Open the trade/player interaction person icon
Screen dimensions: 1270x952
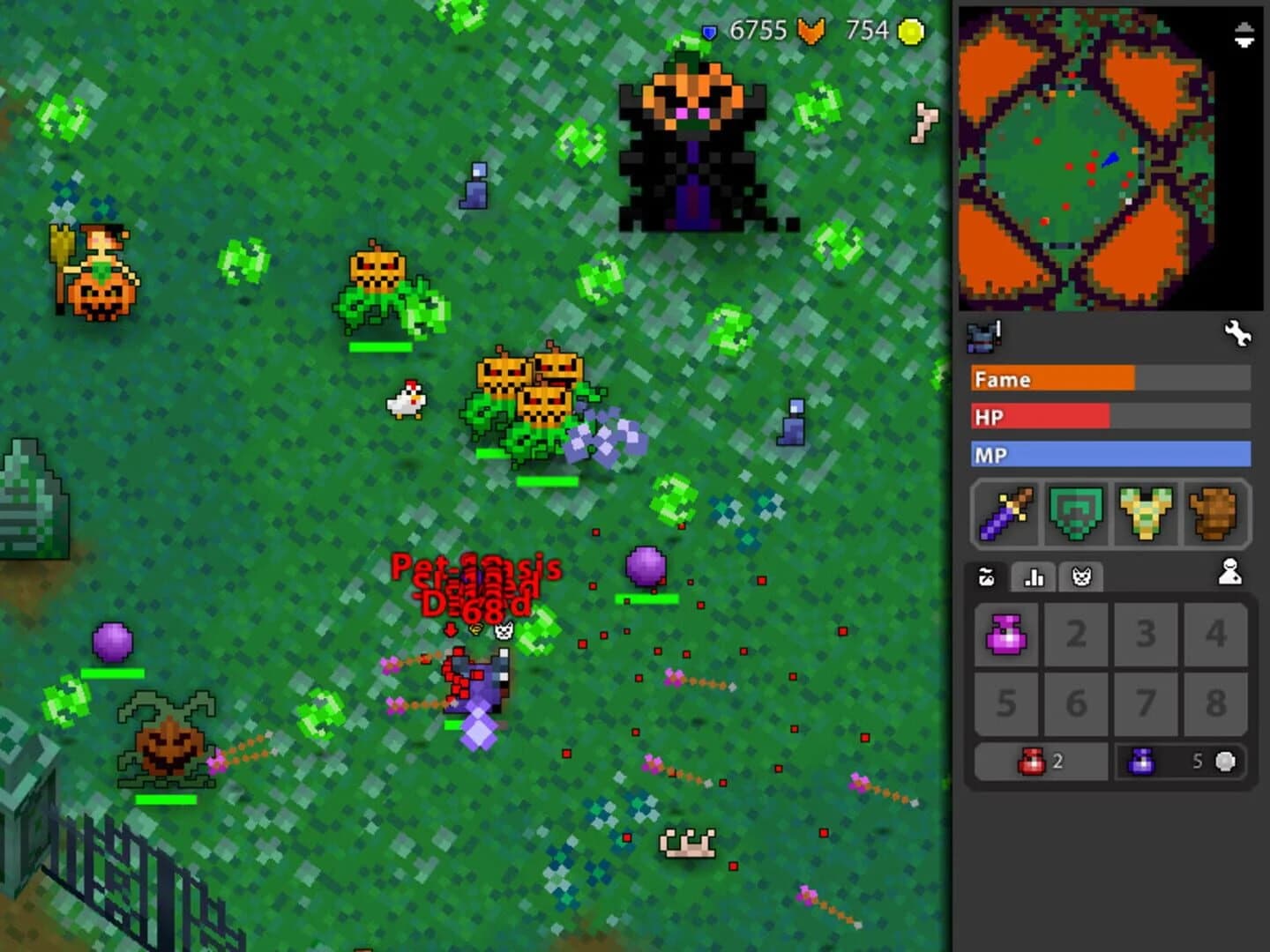pos(1229,574)
